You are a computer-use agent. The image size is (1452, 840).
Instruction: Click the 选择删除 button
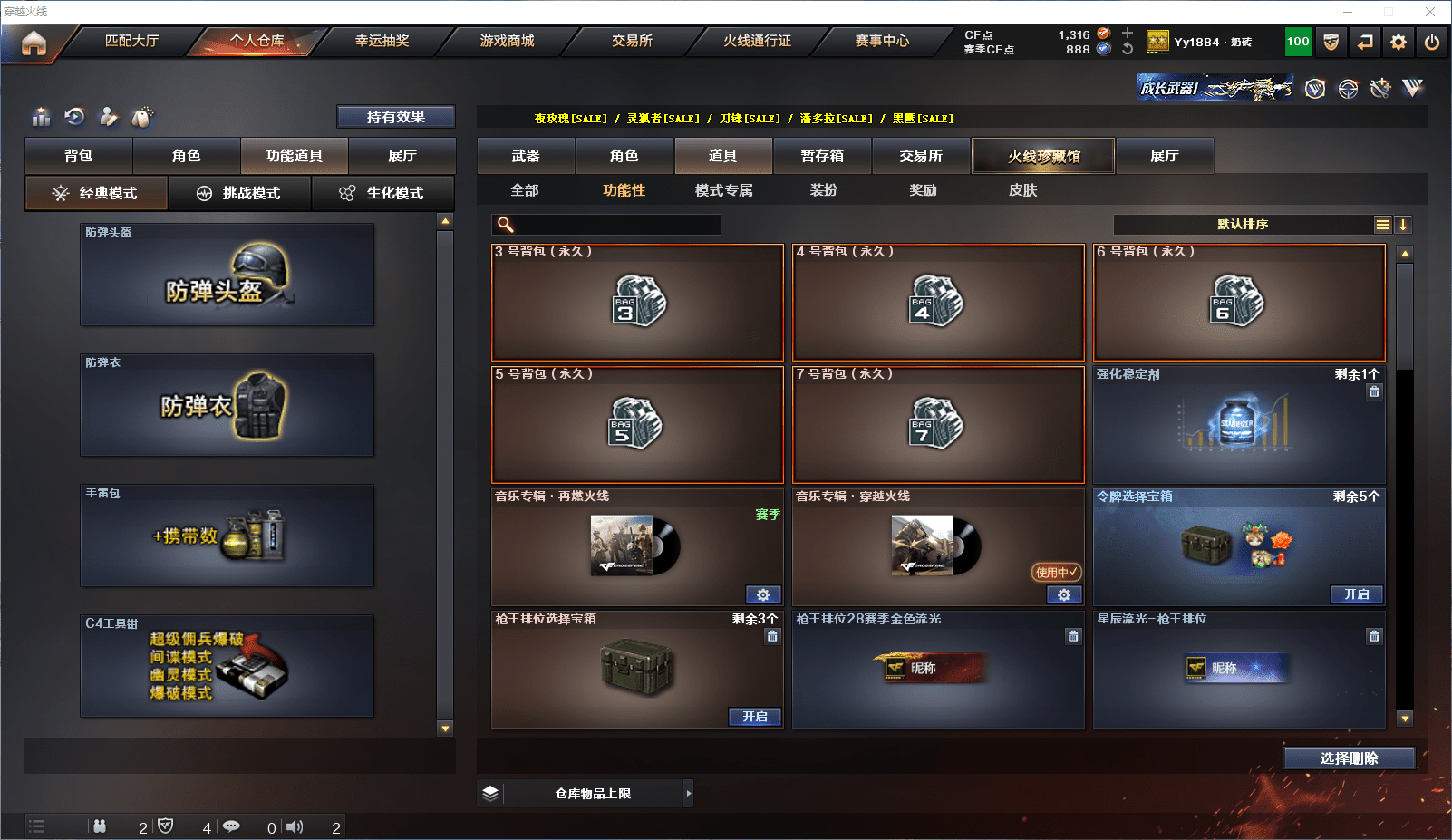1349,758
